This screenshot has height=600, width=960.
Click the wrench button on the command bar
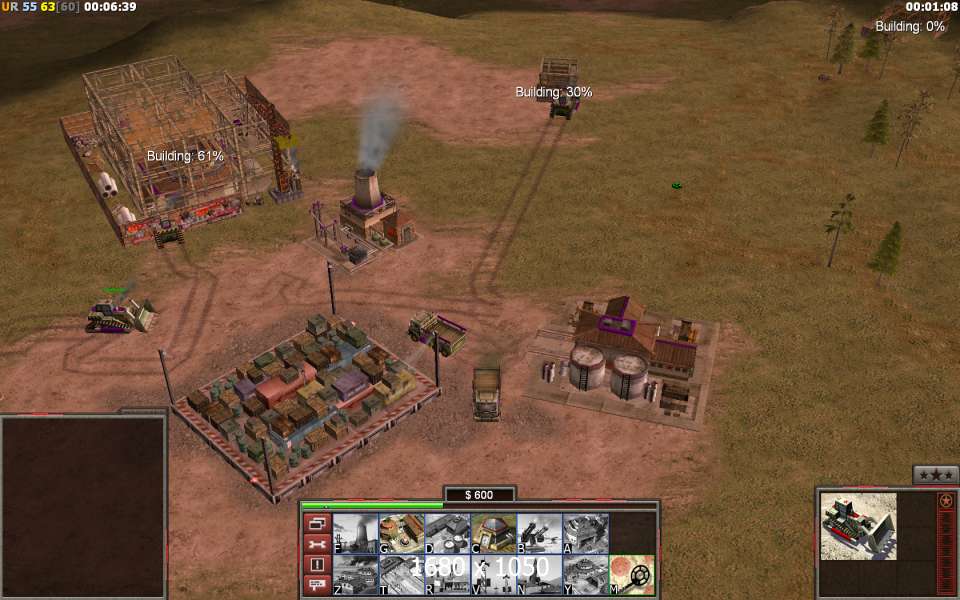pos(317,544)
